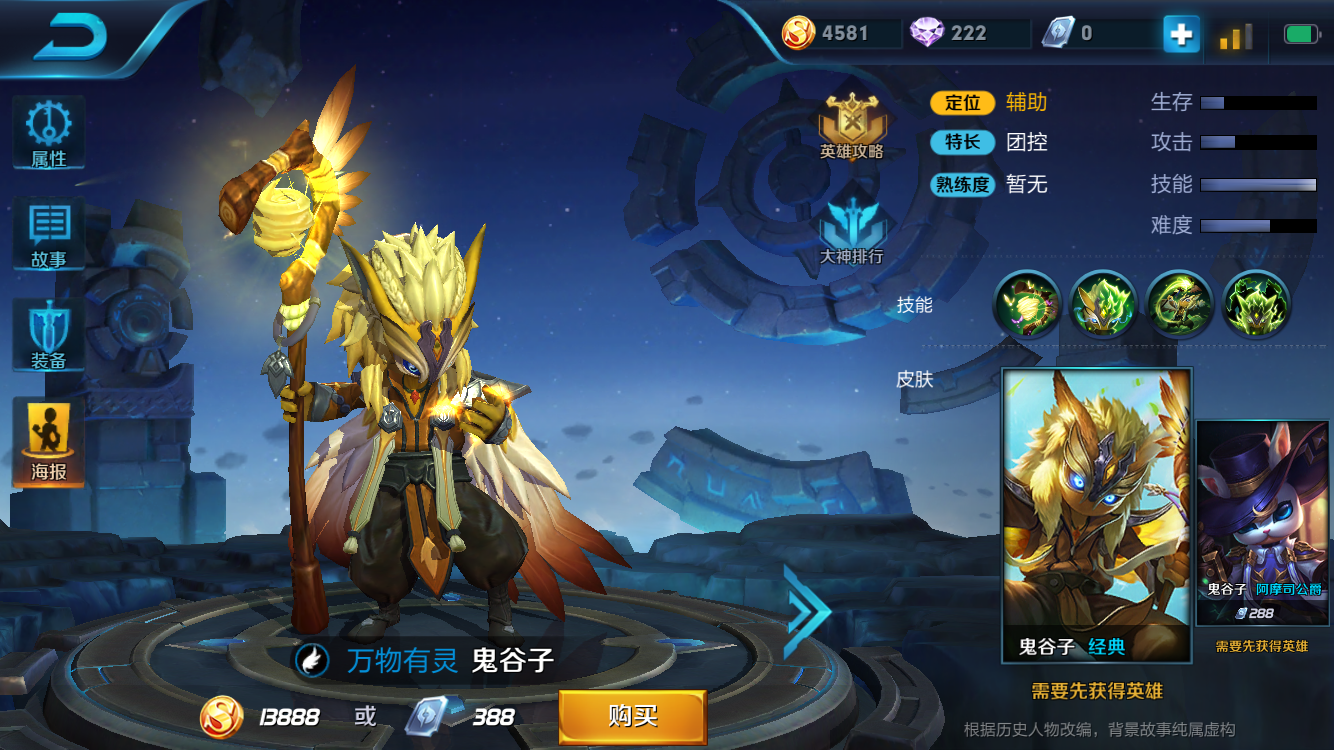Viewport: 1334px width, 750px height.
Task: Expand panel with the blue double-chevron arrow
Action: tap(806, 612)
